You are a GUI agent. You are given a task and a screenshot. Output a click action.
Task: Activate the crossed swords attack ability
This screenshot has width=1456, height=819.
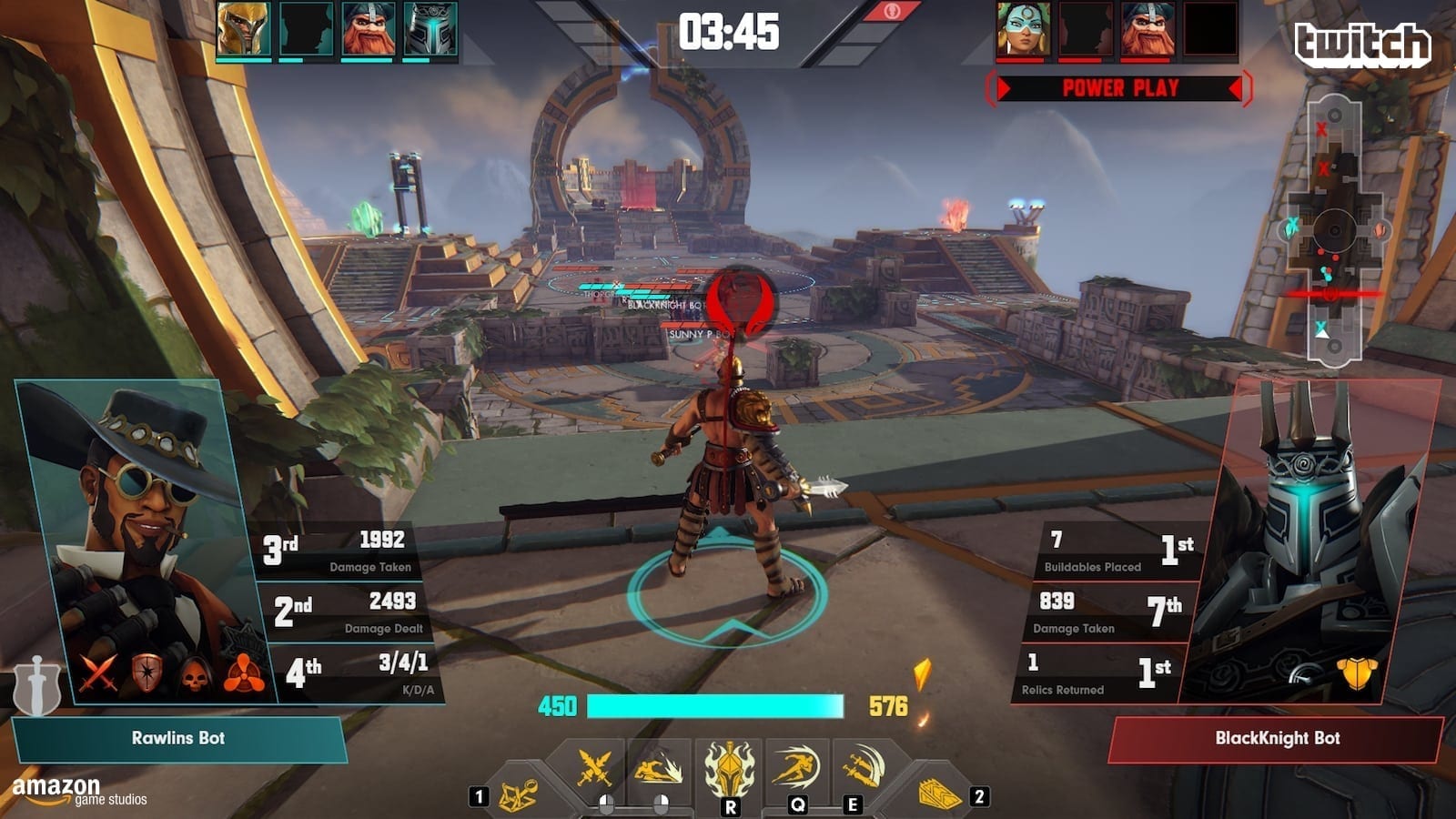594,769
